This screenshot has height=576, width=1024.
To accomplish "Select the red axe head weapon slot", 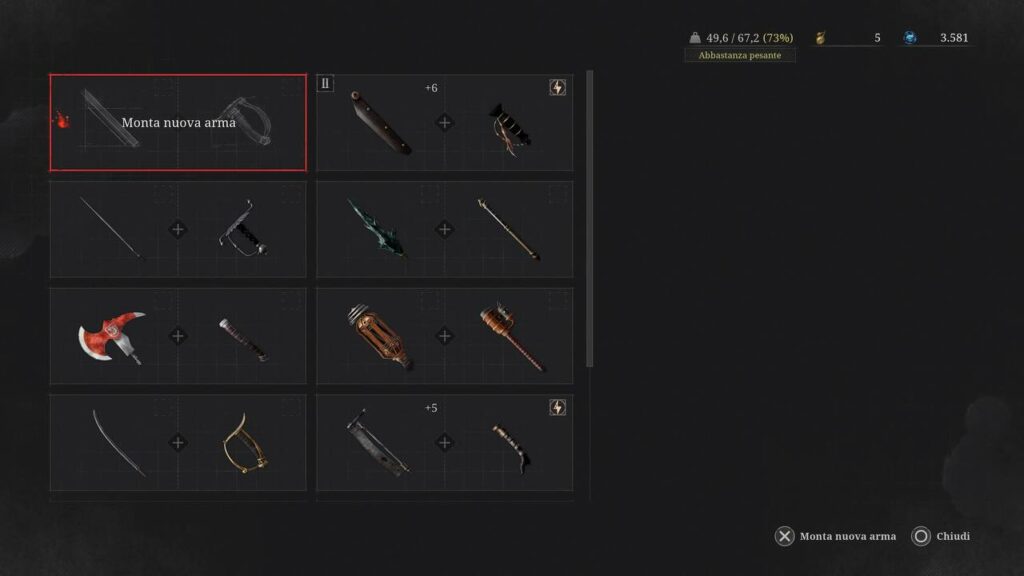I will (178, 336).
